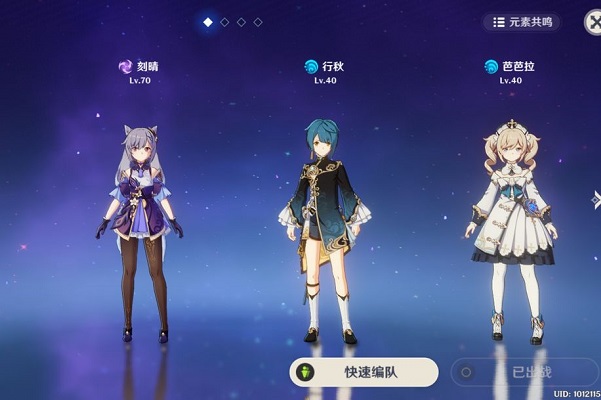Select the filled first team page diamond
The image size is (601, 400).
click(208, 21)
